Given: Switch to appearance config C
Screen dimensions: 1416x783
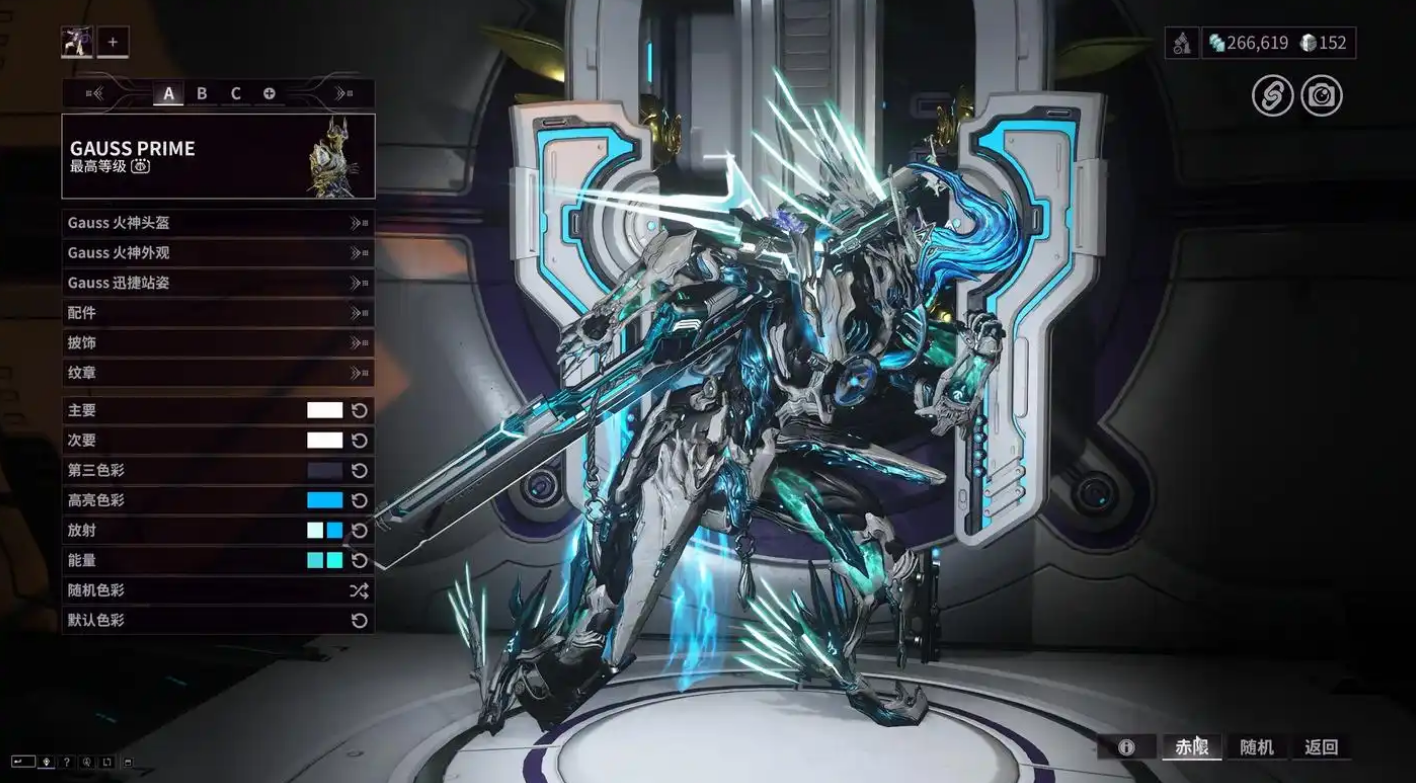Looking at the screenshot, I should [236, 94].
